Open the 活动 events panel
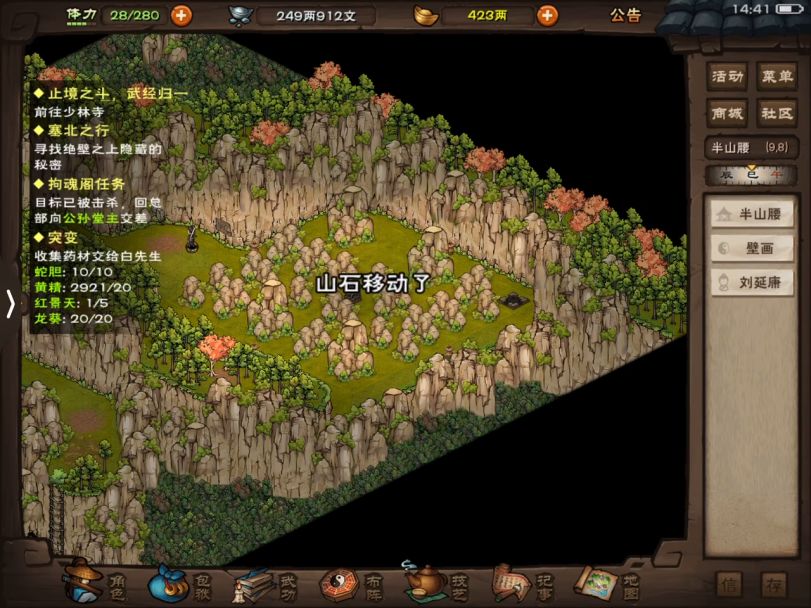Screen dimensions: 811x608 [727, 77]
